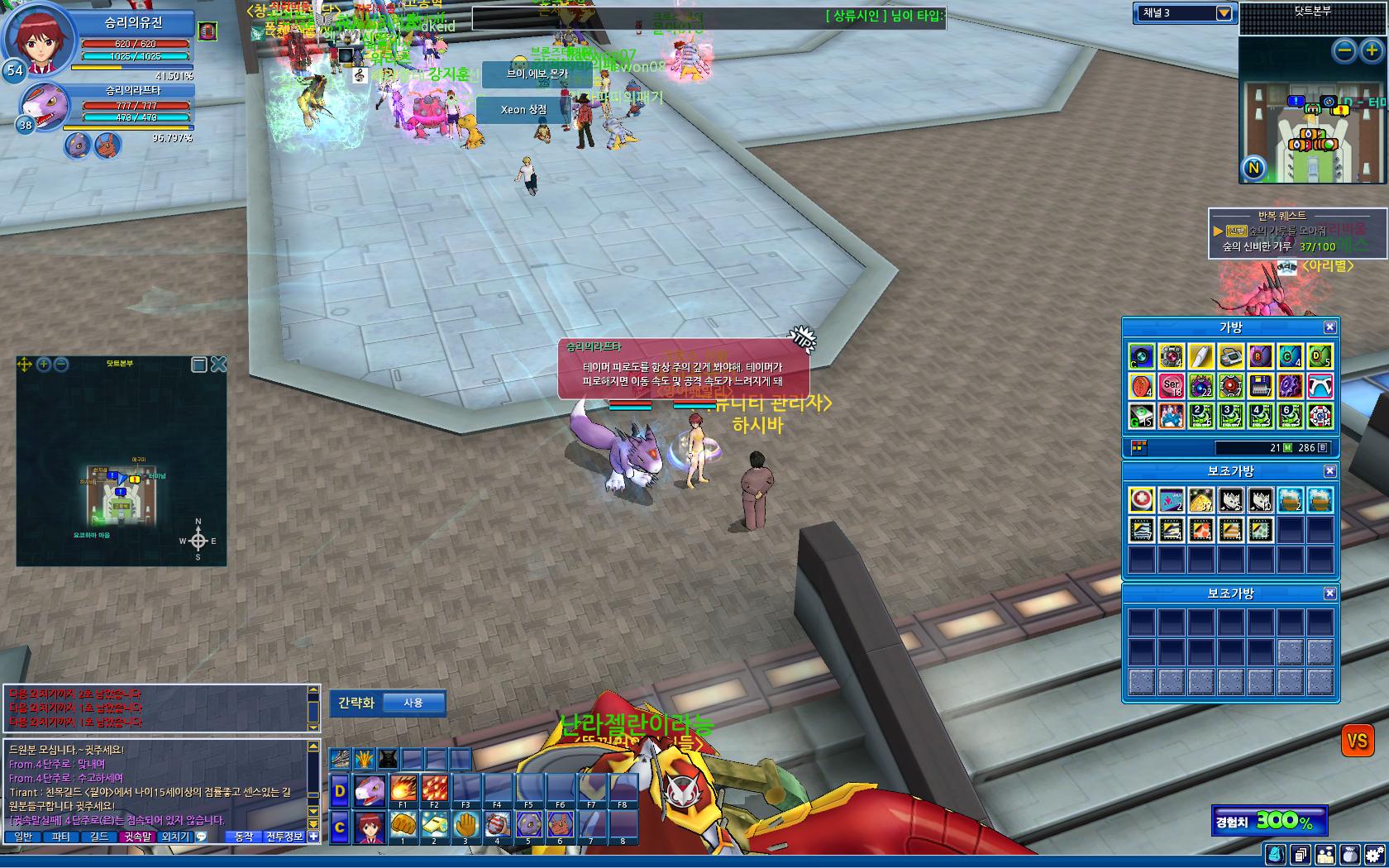Screen dimensions: 1389x868
Task: Click the 사용 button beside 간략화
Action: click(x=413, y=703)
